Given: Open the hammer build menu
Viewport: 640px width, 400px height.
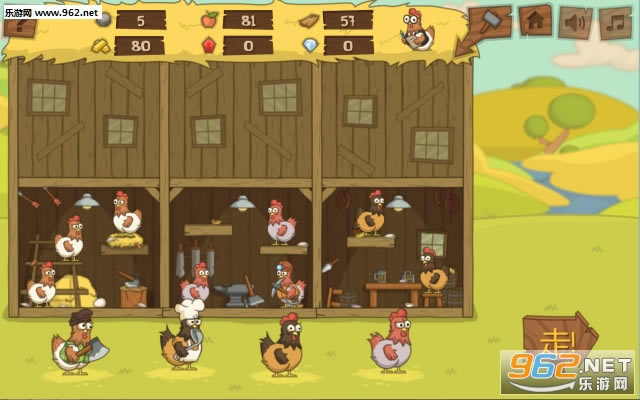Looking at the screenshot, I should tap(490, 20).
